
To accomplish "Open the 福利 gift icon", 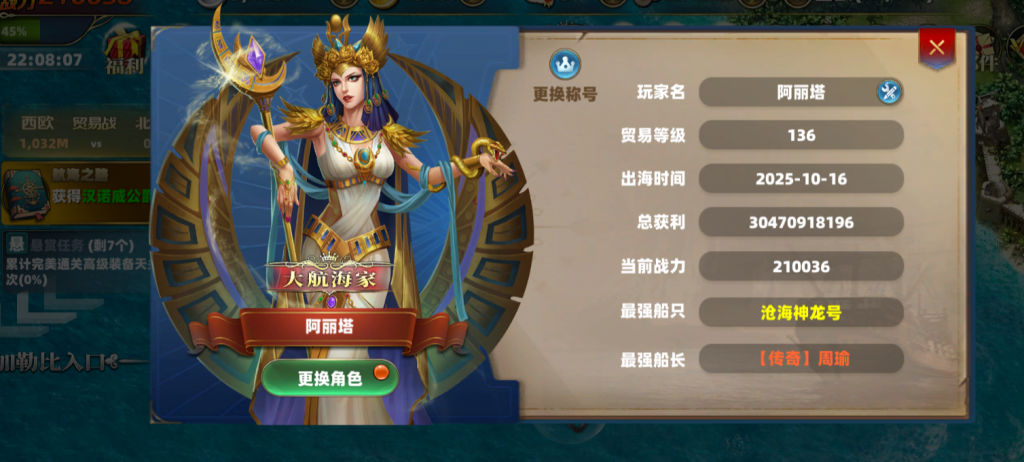I will 124,52.
